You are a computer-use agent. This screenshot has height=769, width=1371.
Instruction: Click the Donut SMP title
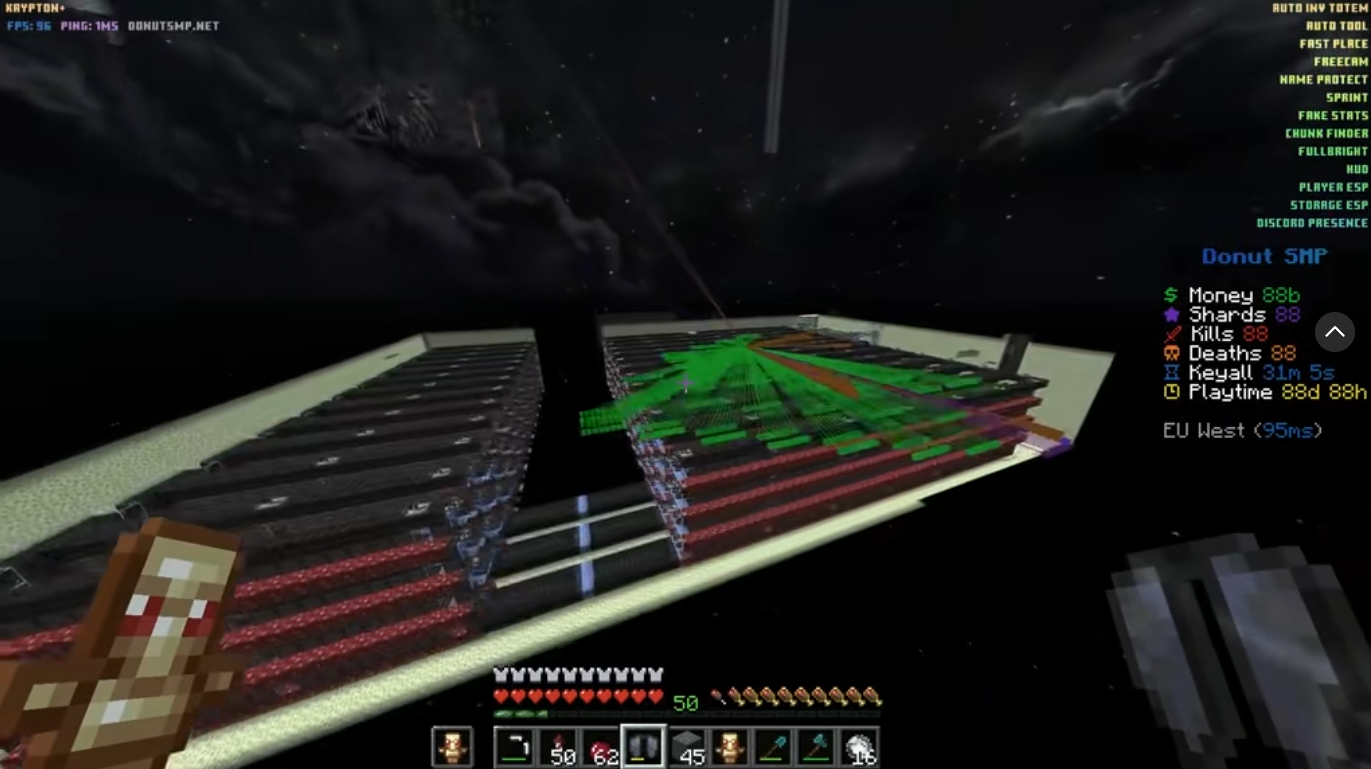pos(1263,257)
